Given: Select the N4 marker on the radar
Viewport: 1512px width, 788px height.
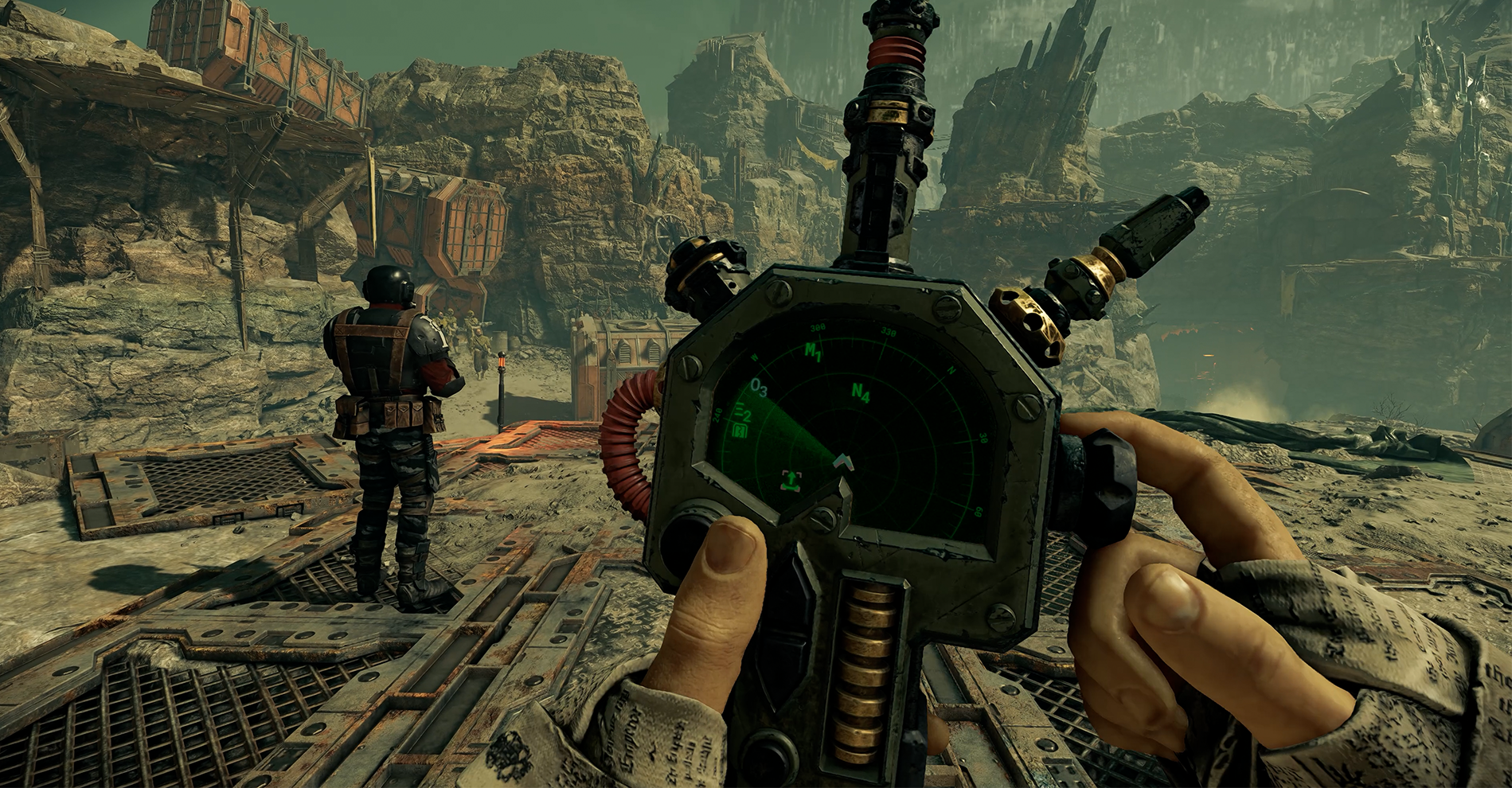Looking at the screenshot, I should [x=860, y=392].
